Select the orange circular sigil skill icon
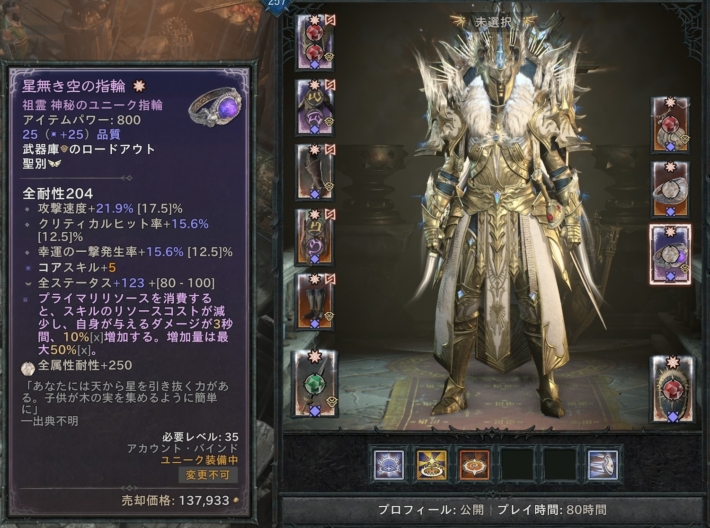This screenshot has width=710, height=528. coord(475,464)
